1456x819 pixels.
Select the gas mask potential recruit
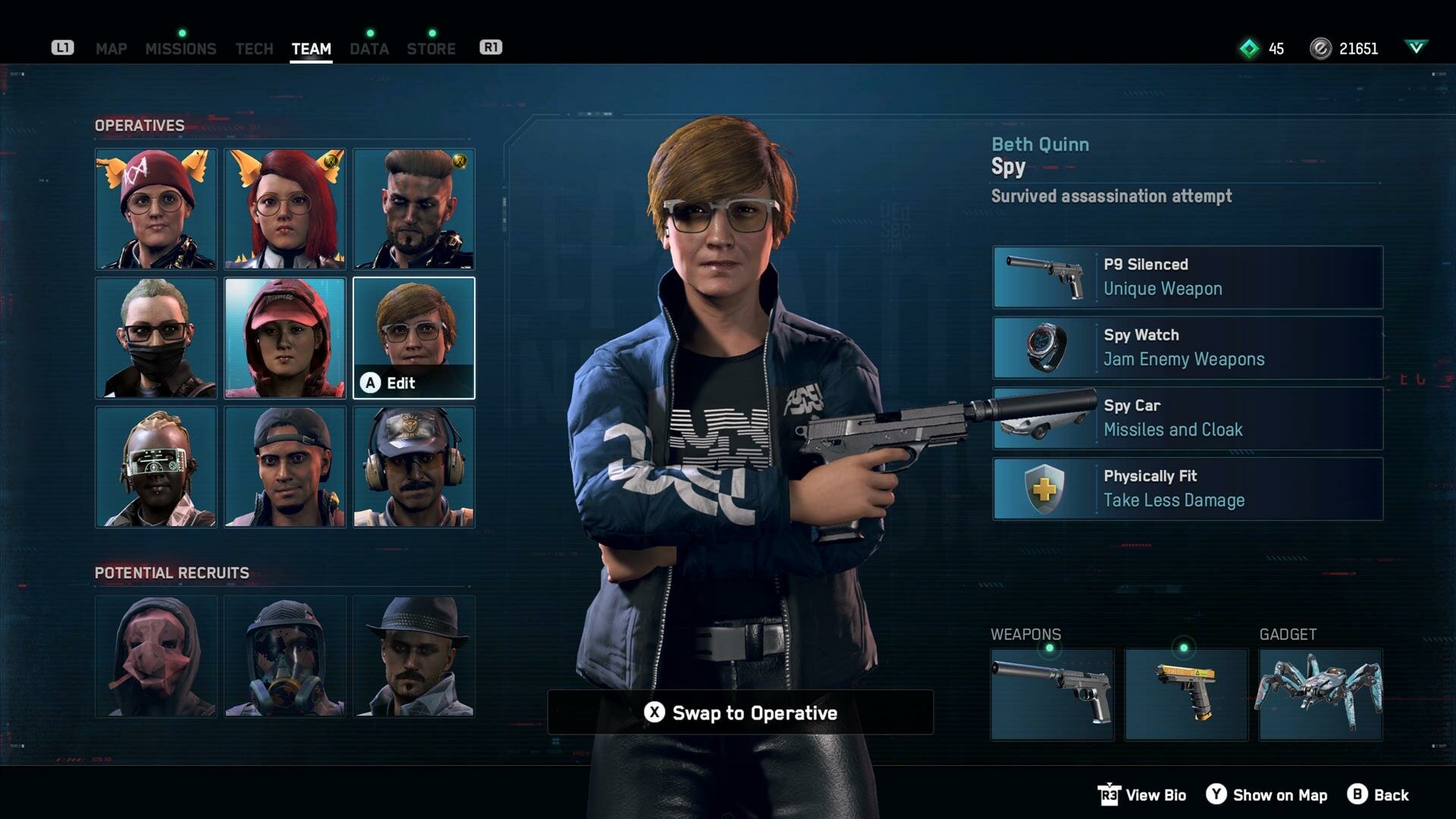[285, 657]
